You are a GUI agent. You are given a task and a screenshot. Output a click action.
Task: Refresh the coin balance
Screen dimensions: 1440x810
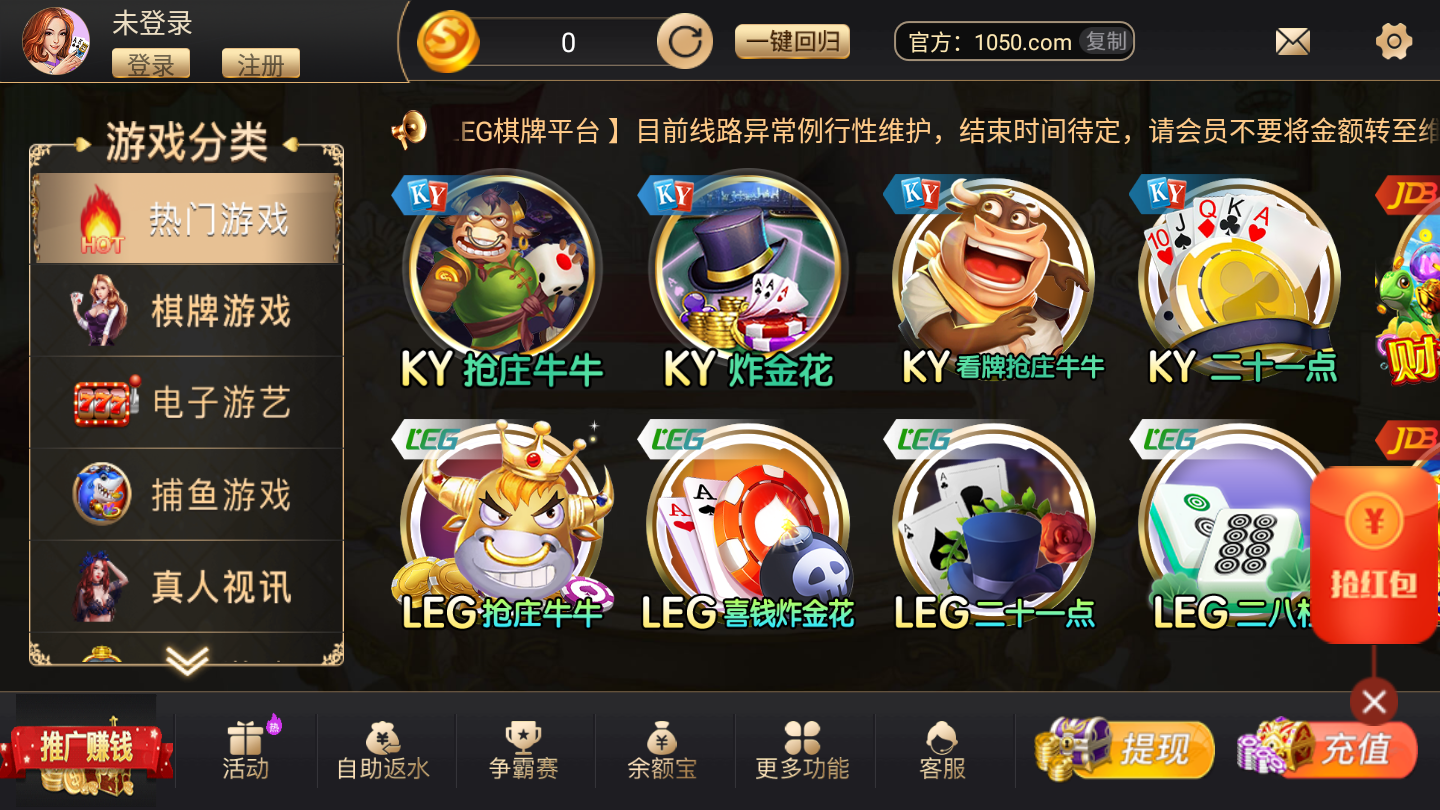coord(684,41)
